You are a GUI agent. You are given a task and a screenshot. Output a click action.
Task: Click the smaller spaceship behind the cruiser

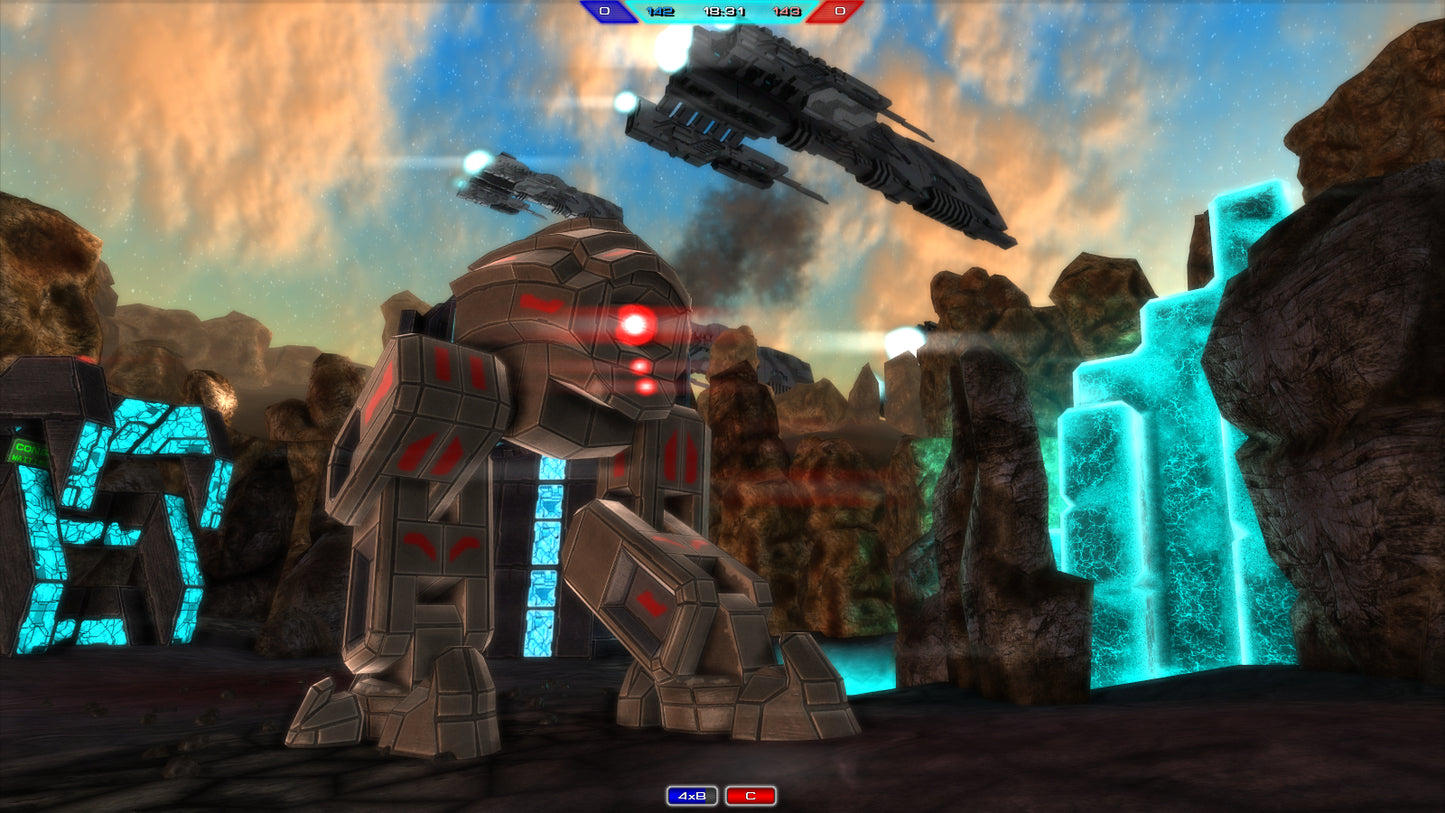(520, 185)
